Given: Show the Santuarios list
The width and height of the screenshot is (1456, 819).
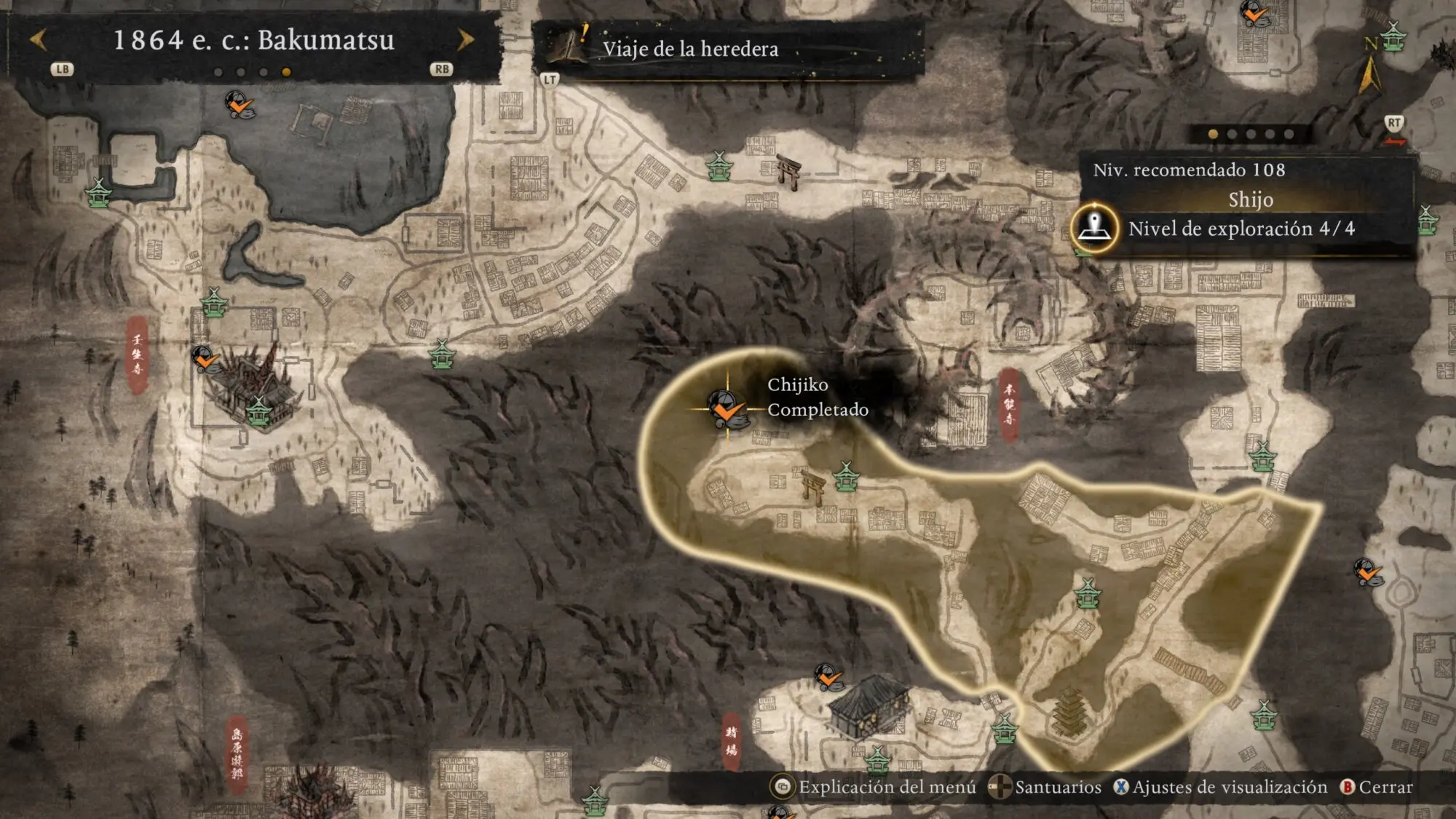Looking at the screenshot, I should coord(1046,787).
